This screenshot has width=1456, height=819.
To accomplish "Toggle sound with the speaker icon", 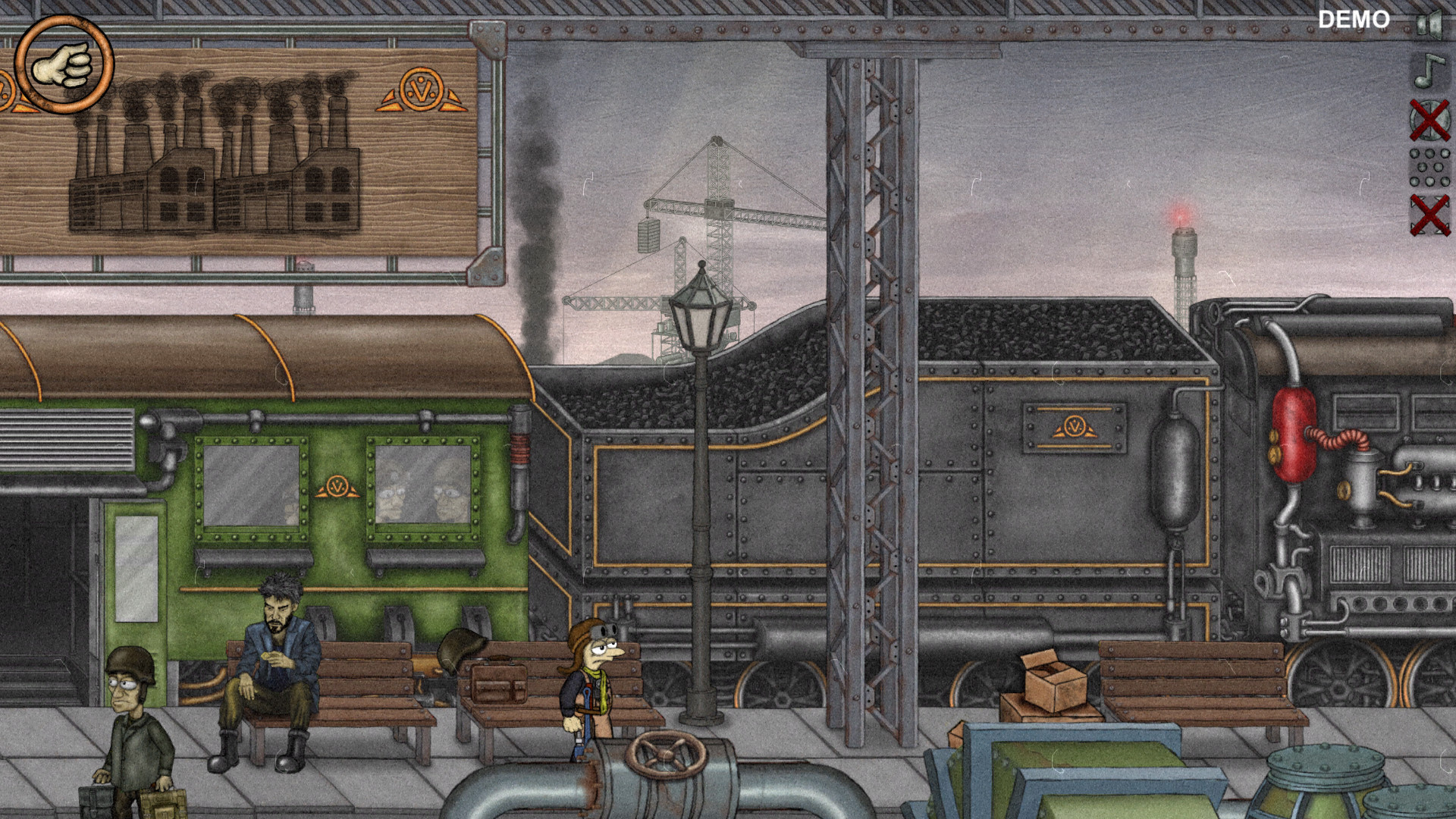I will point(1429,25).
